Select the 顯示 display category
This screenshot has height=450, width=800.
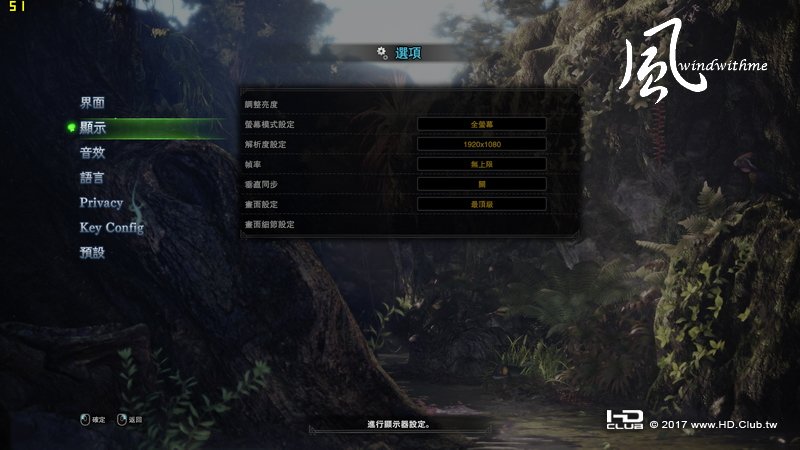[x=92, y=128]
